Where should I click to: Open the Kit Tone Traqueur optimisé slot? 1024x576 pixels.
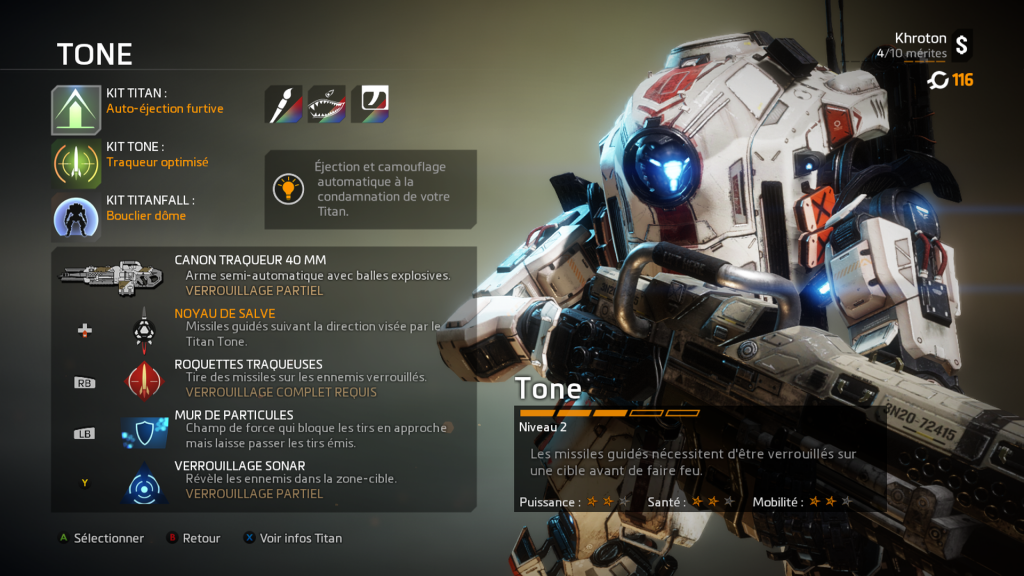pyautogui.click(x=77, y=163)
